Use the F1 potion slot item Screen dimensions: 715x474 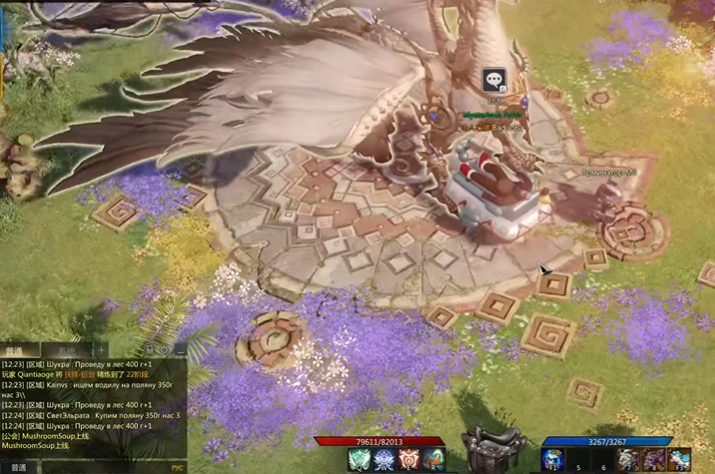[x=553, y=459]
